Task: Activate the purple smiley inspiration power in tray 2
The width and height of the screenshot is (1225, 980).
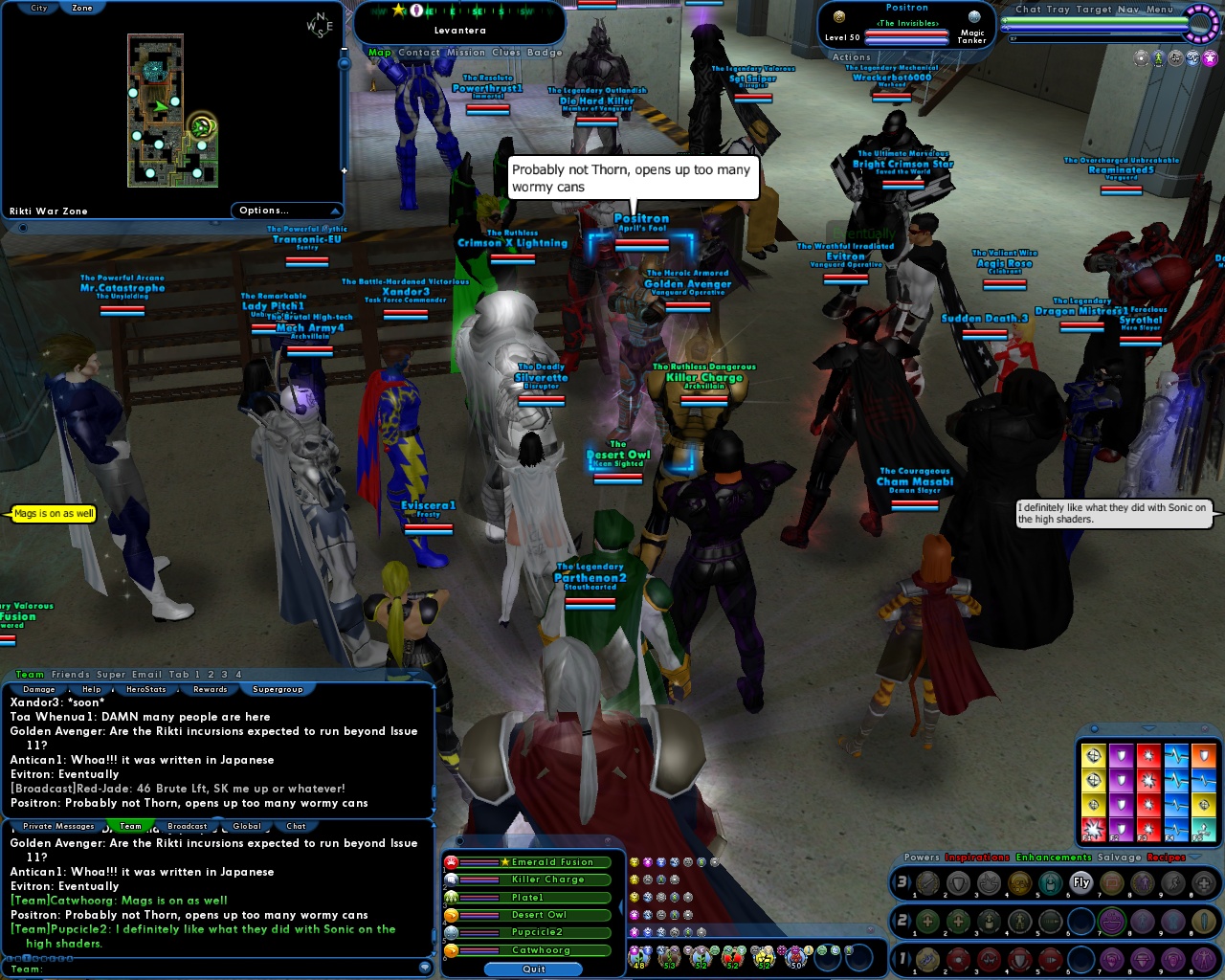Action: tap(1111, 921)
